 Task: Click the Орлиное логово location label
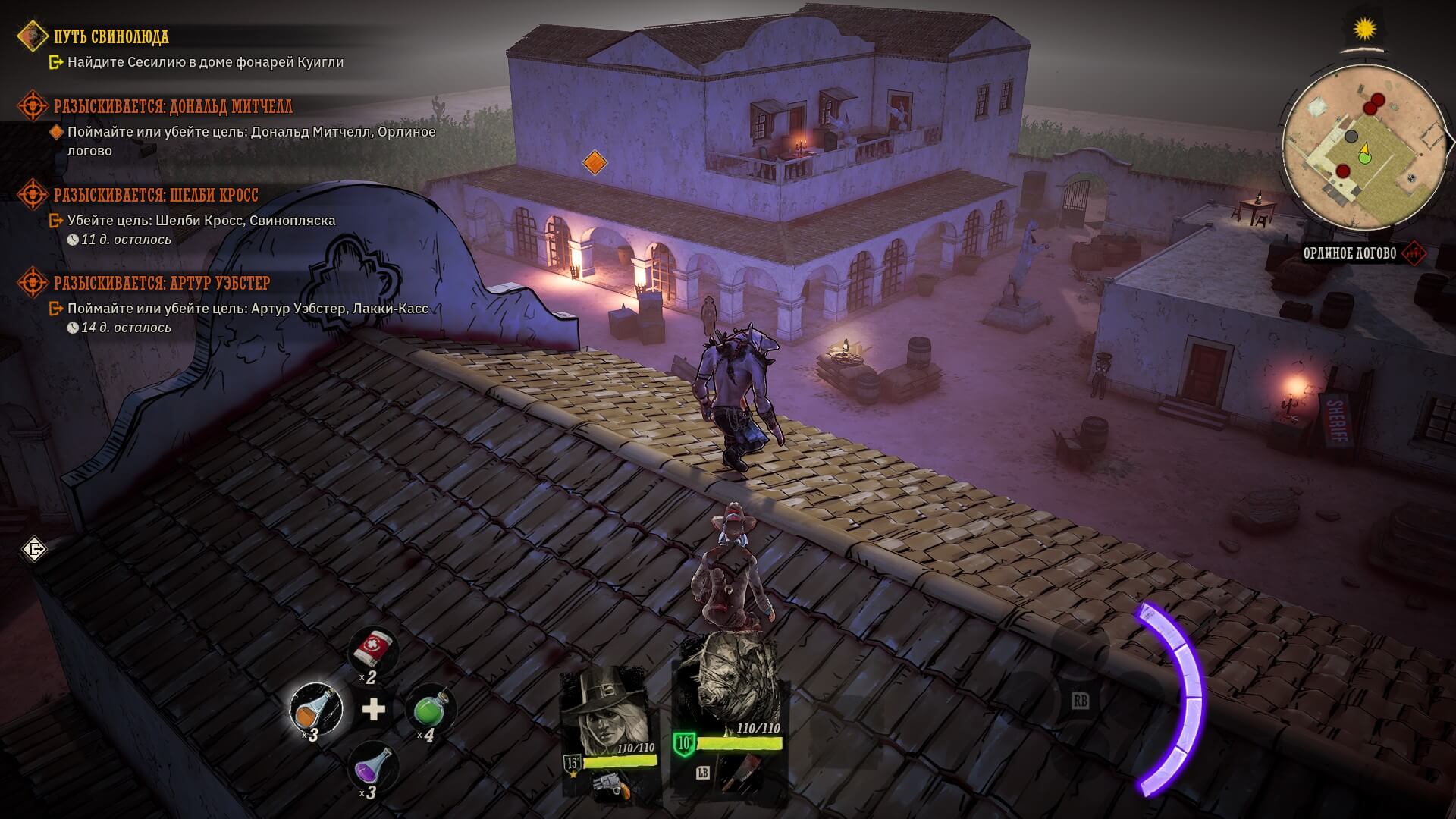(x=1349, y=253)
